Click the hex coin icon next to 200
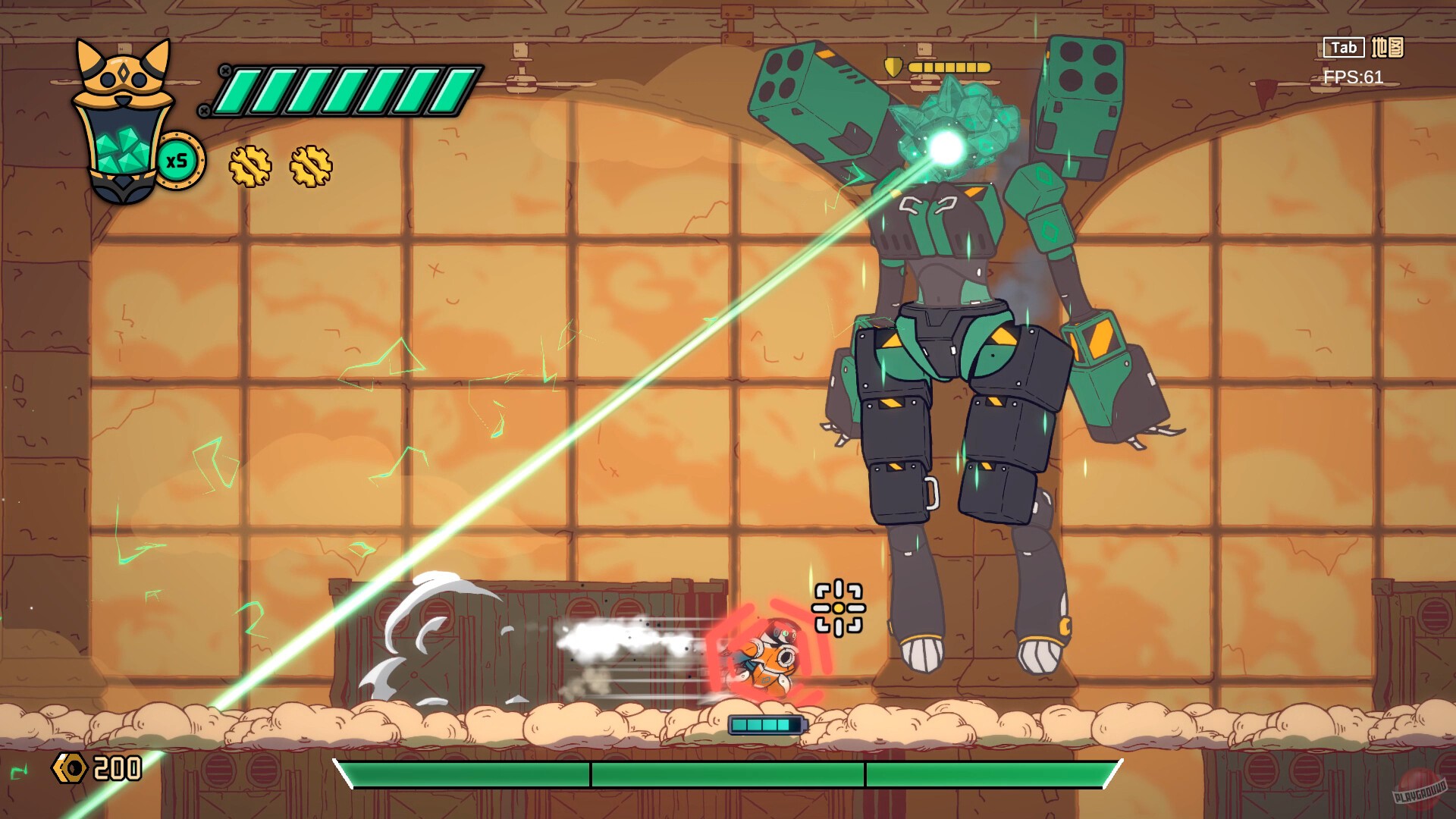This screenshot has height=819, width=1456. pyautogui.click(x=70, y=768)
